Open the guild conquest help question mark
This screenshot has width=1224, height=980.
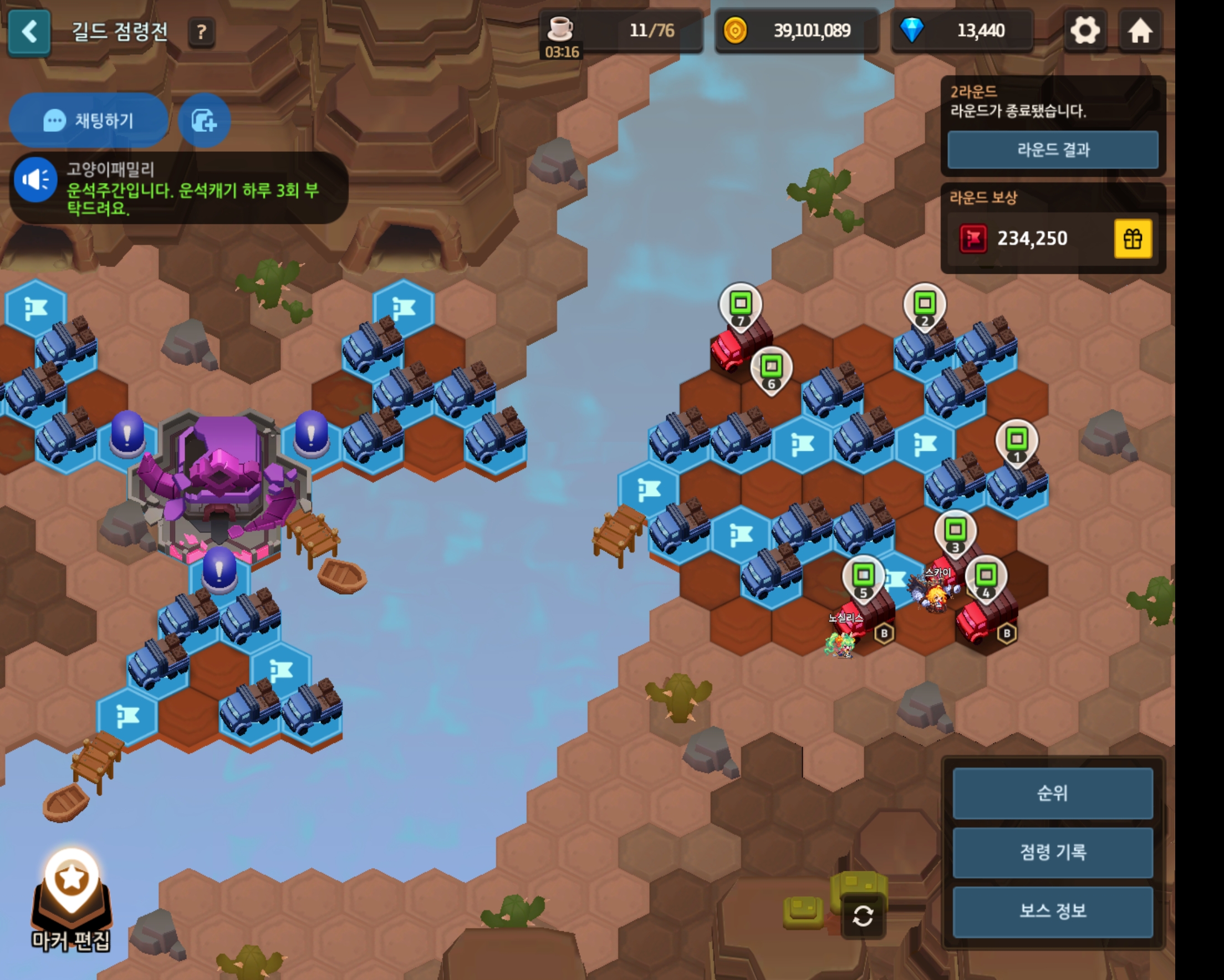[x=201, y=32]
